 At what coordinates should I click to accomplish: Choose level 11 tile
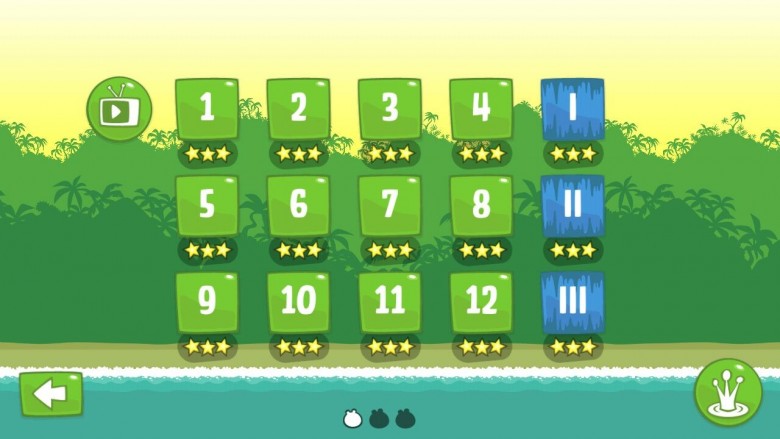pos(390,301)
